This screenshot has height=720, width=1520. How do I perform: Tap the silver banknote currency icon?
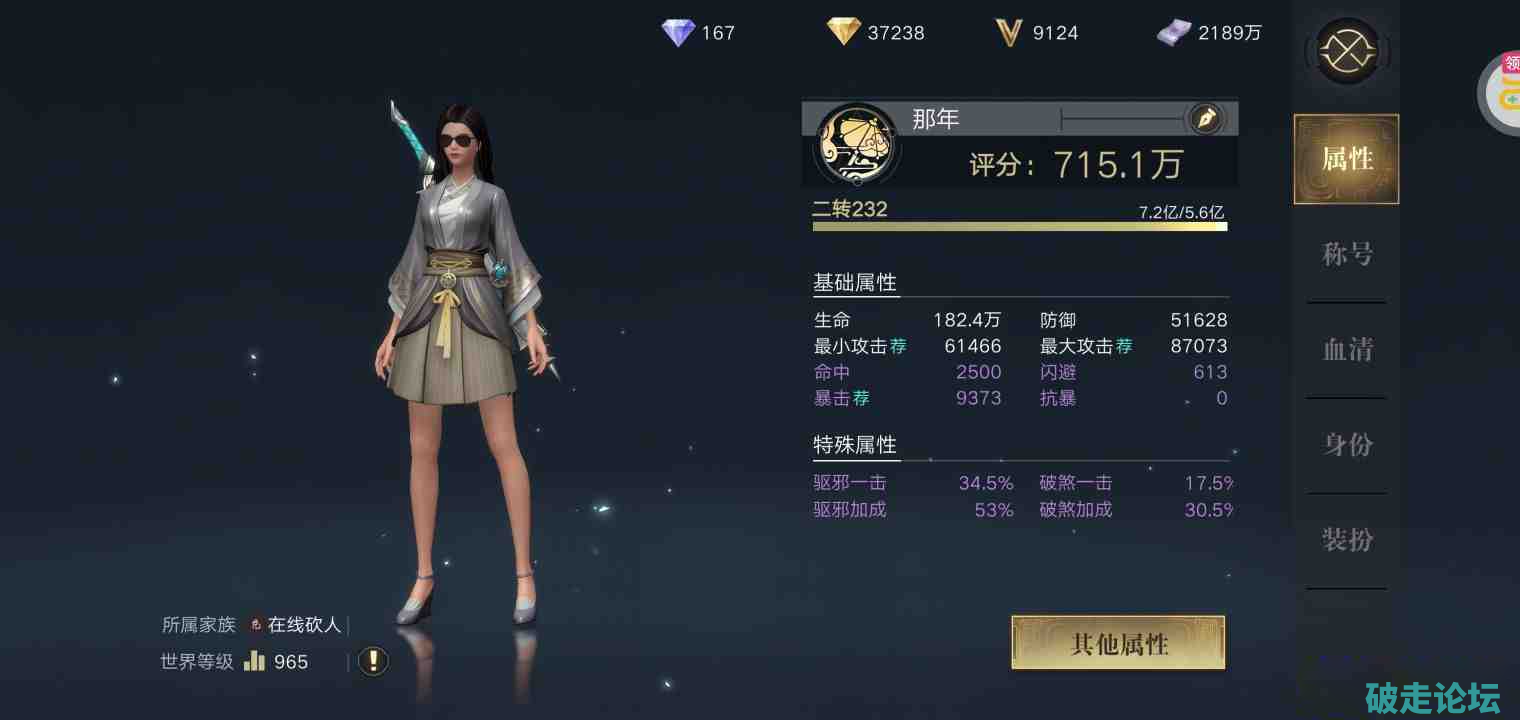1174,33
